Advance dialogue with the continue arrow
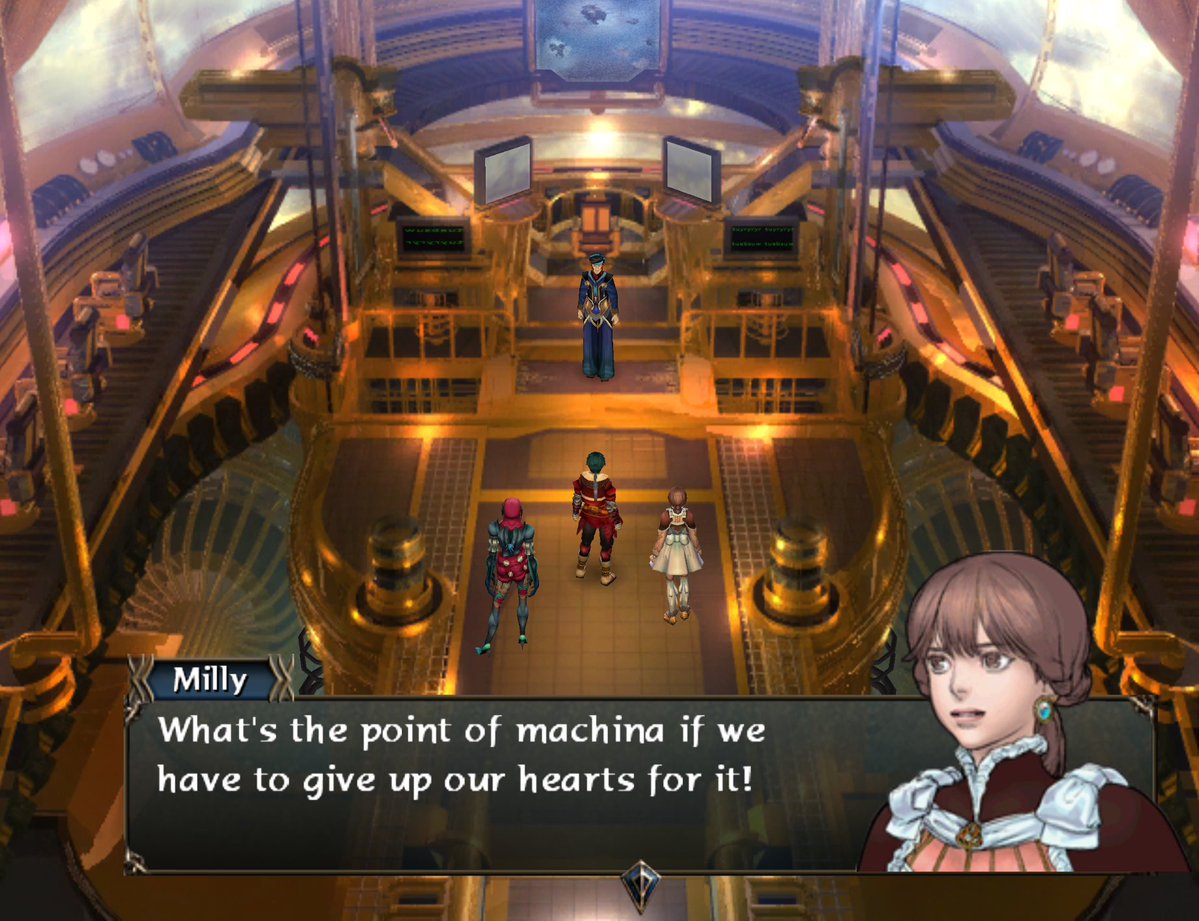This screenshot has height=921, width=1199. 637,883
